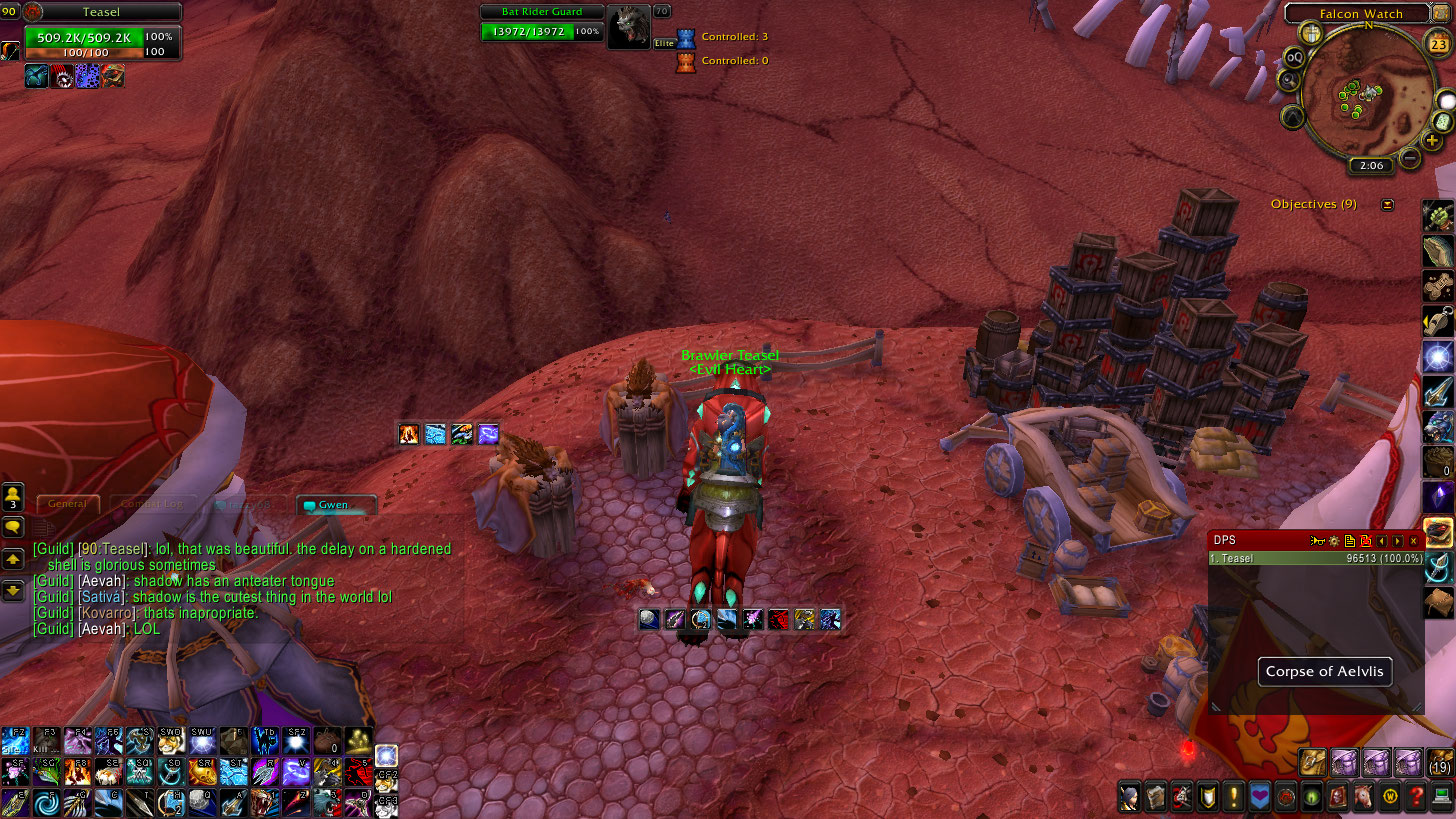Viewport: 1456px width, 819px height.
Task: Open the red question mark help button
Action: (1415, 797)
